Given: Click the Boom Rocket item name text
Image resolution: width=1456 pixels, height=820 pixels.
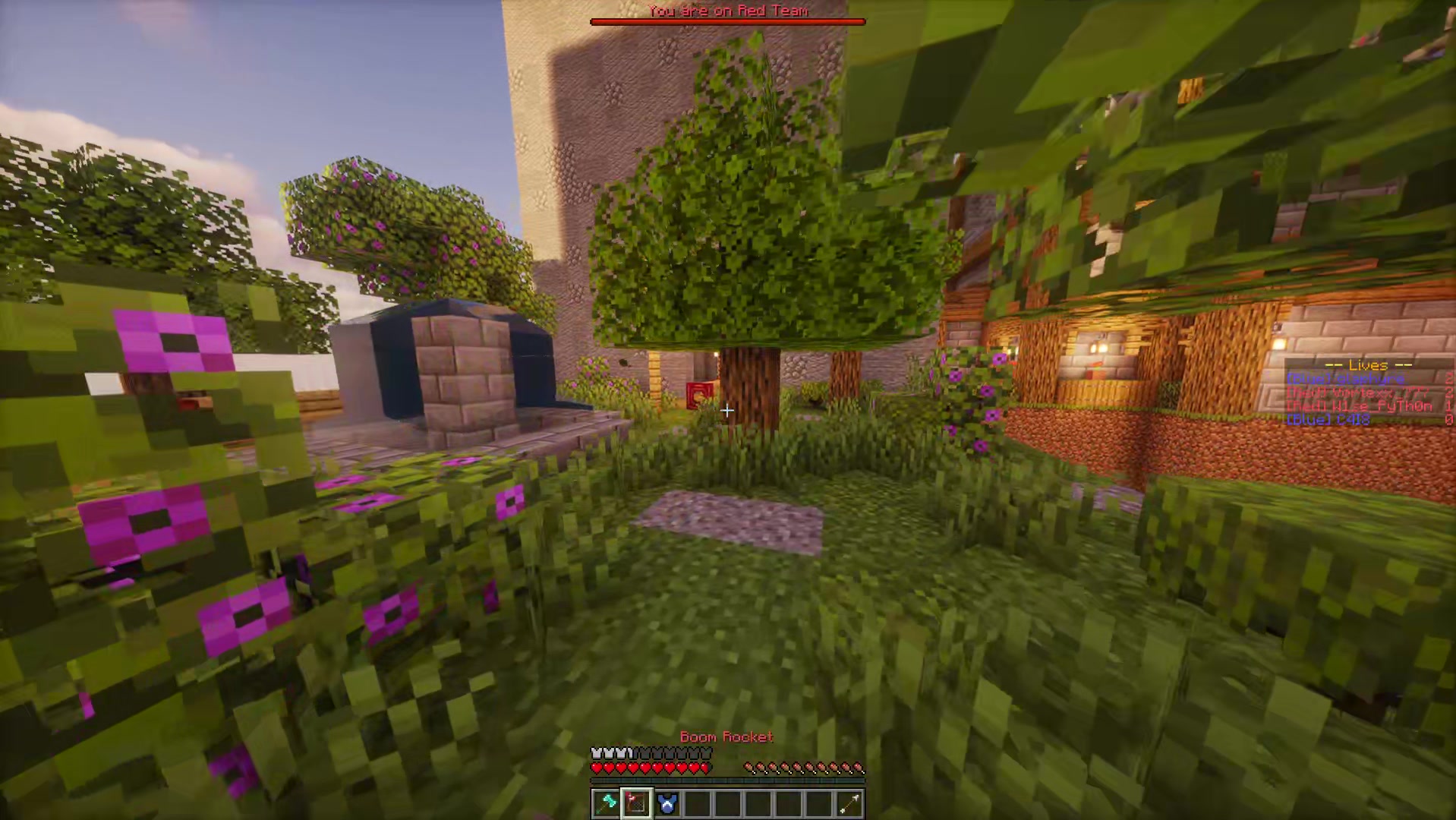Looking at the screenshot, I should point(726,736).
